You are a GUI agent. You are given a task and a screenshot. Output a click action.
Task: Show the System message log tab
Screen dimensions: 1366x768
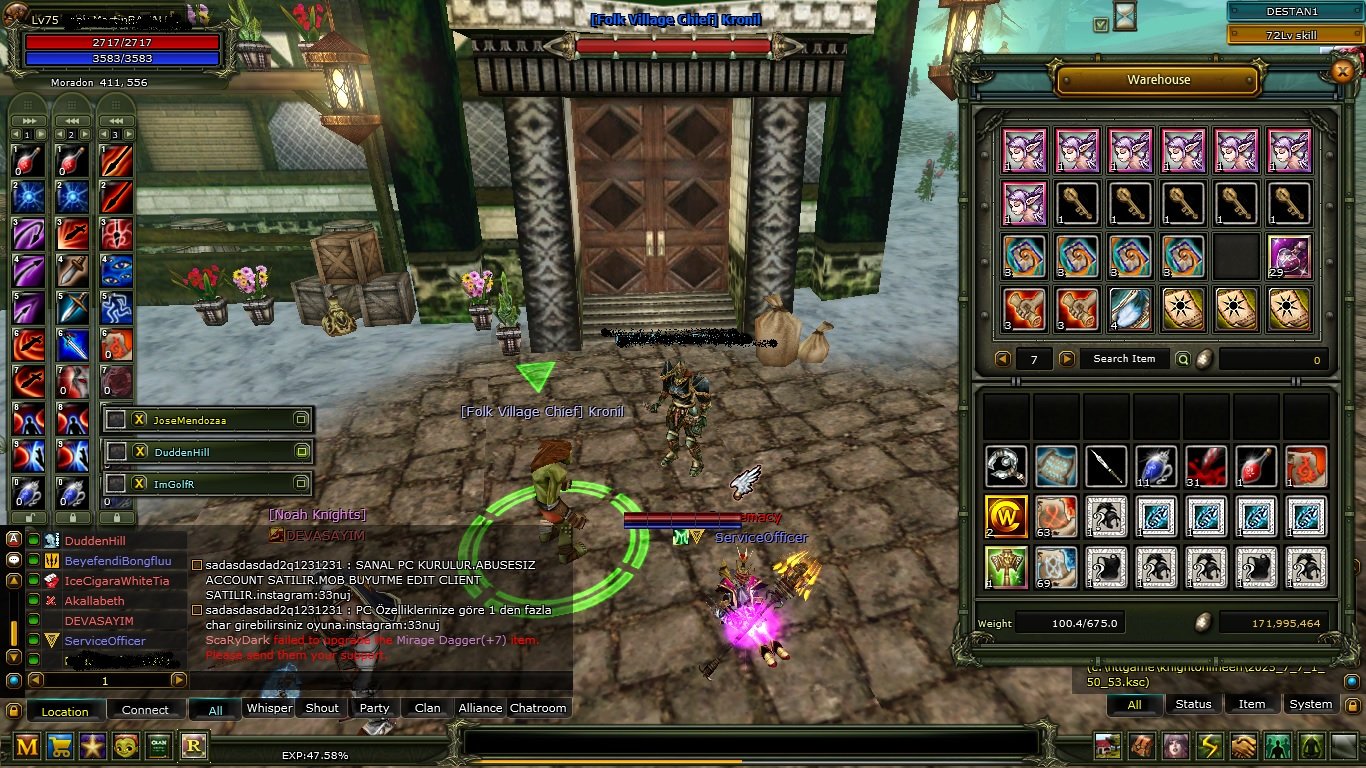1310,704
